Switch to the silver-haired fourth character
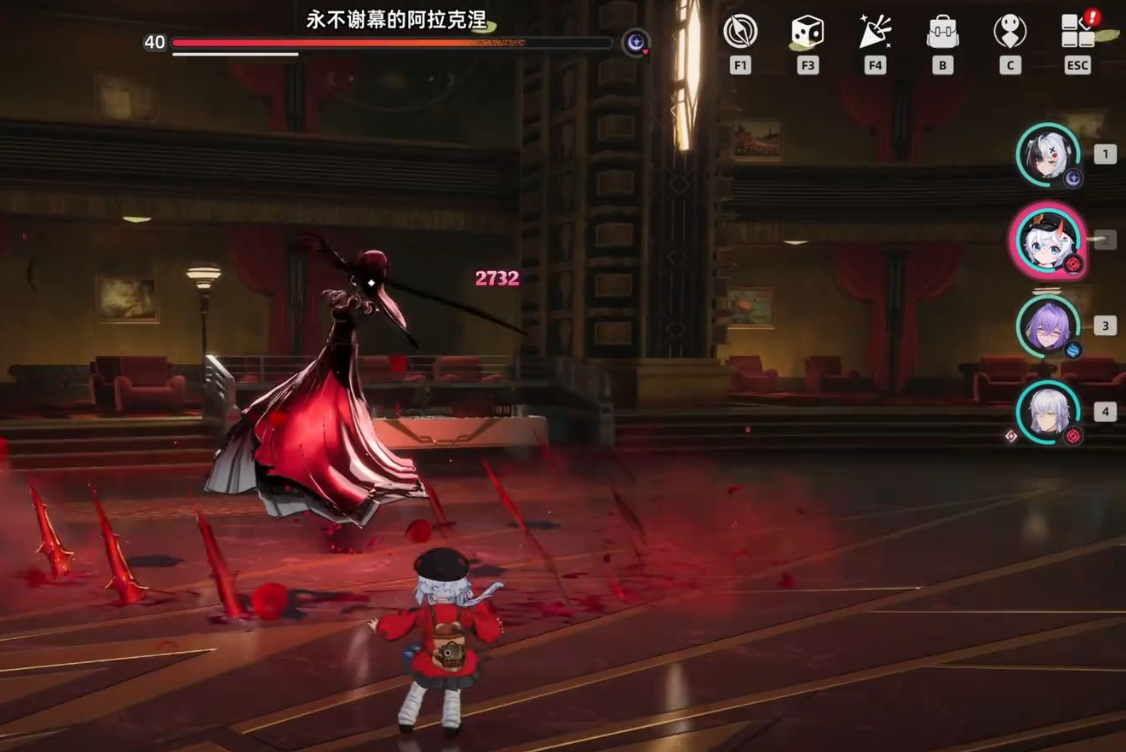Screen dimensions: 1126x752 1047,412
